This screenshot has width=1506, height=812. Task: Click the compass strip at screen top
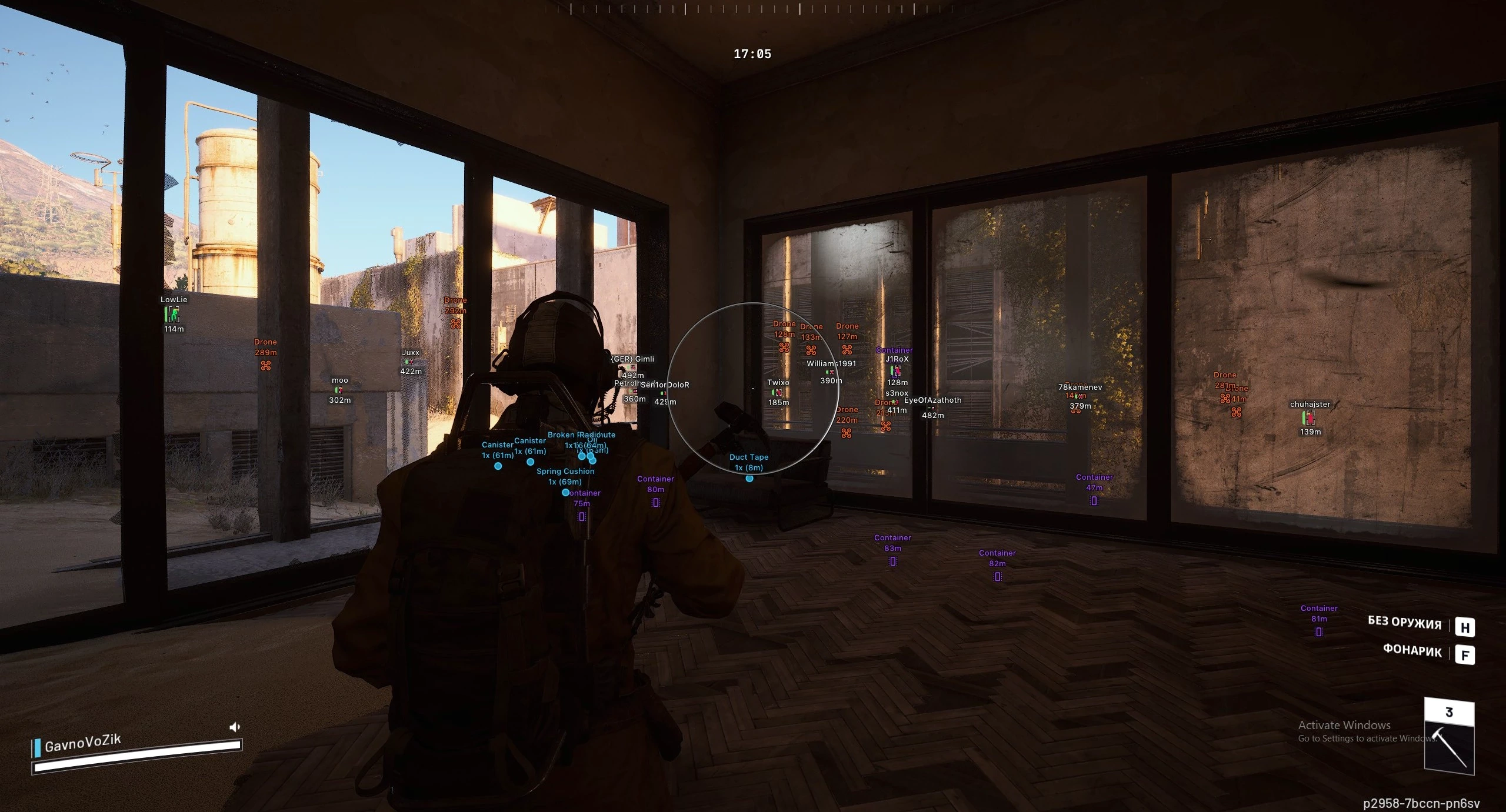[753, 9]
